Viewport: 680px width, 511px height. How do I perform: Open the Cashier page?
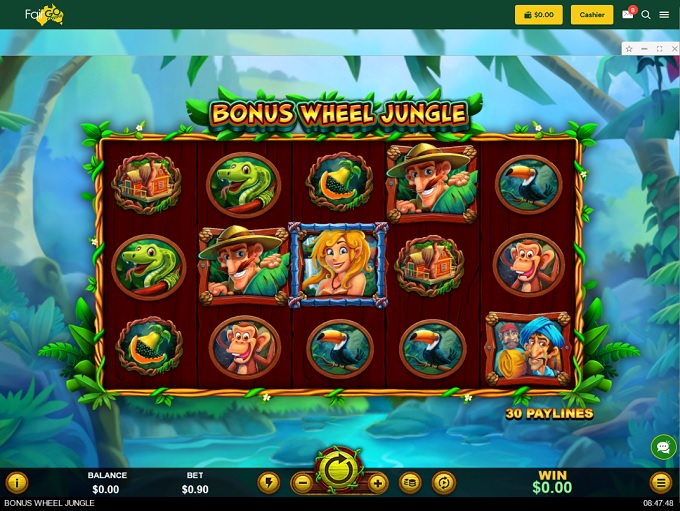pos(592,15)
